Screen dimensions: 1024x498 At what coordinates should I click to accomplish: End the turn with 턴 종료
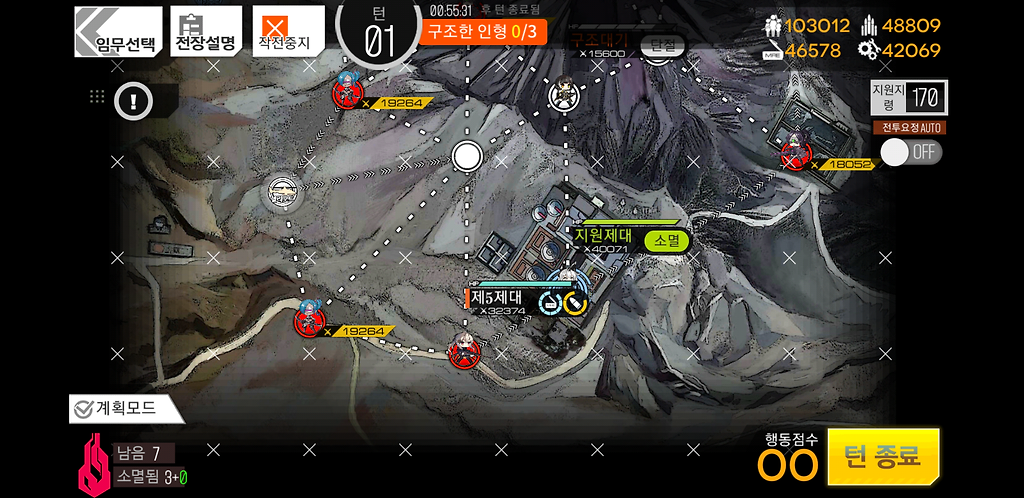pyautogui.click(x=883, y=457)
